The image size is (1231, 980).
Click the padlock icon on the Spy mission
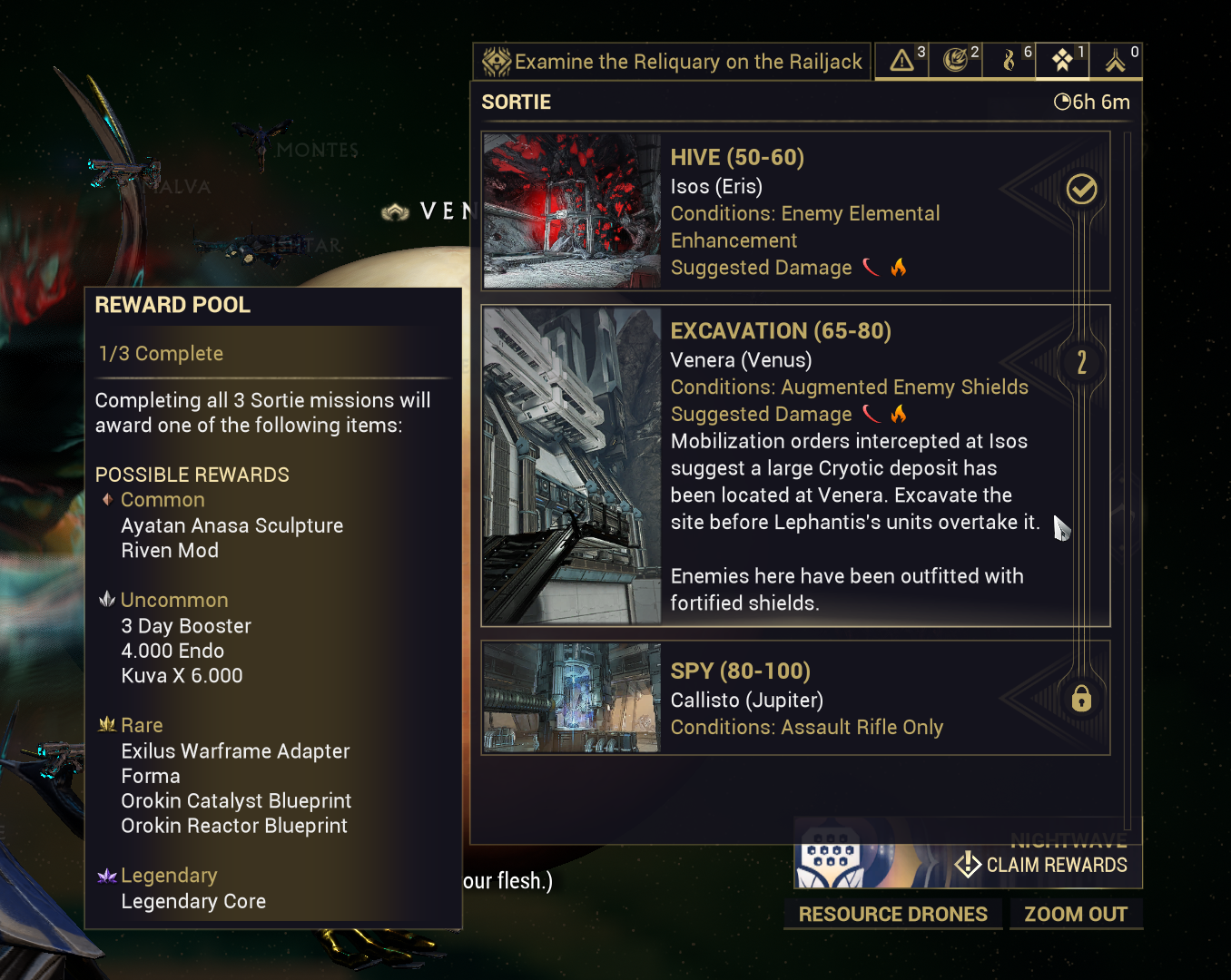tap(1081, 699)
